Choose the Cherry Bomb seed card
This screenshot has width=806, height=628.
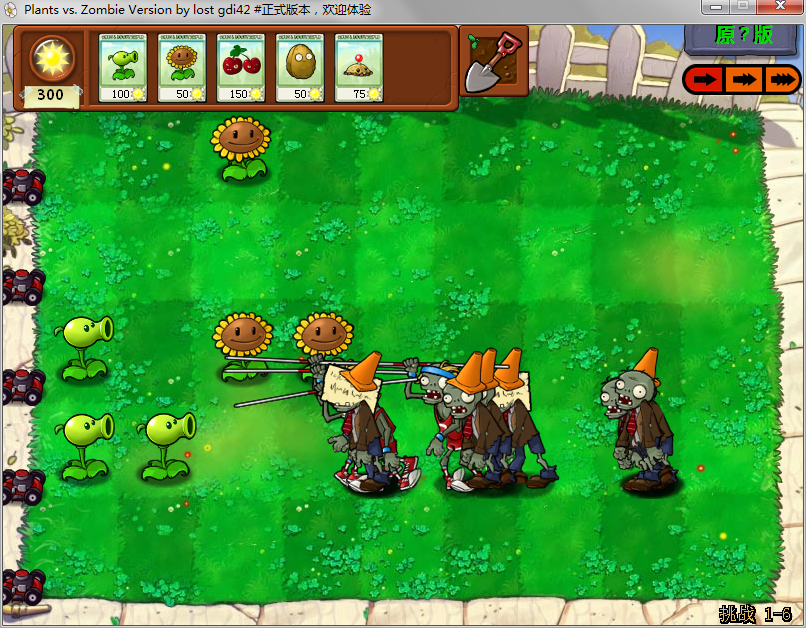click(241, 68)
